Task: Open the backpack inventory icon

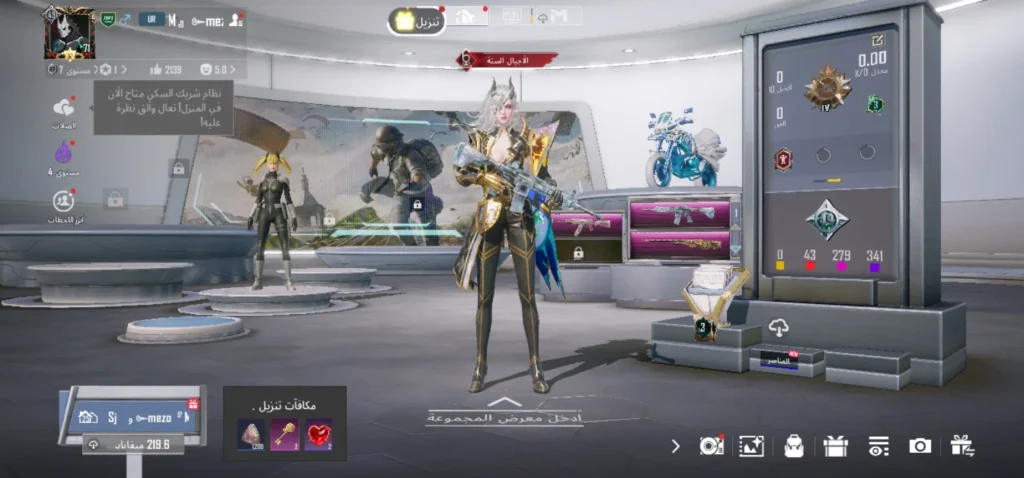Action: click(x=794, y=446)
